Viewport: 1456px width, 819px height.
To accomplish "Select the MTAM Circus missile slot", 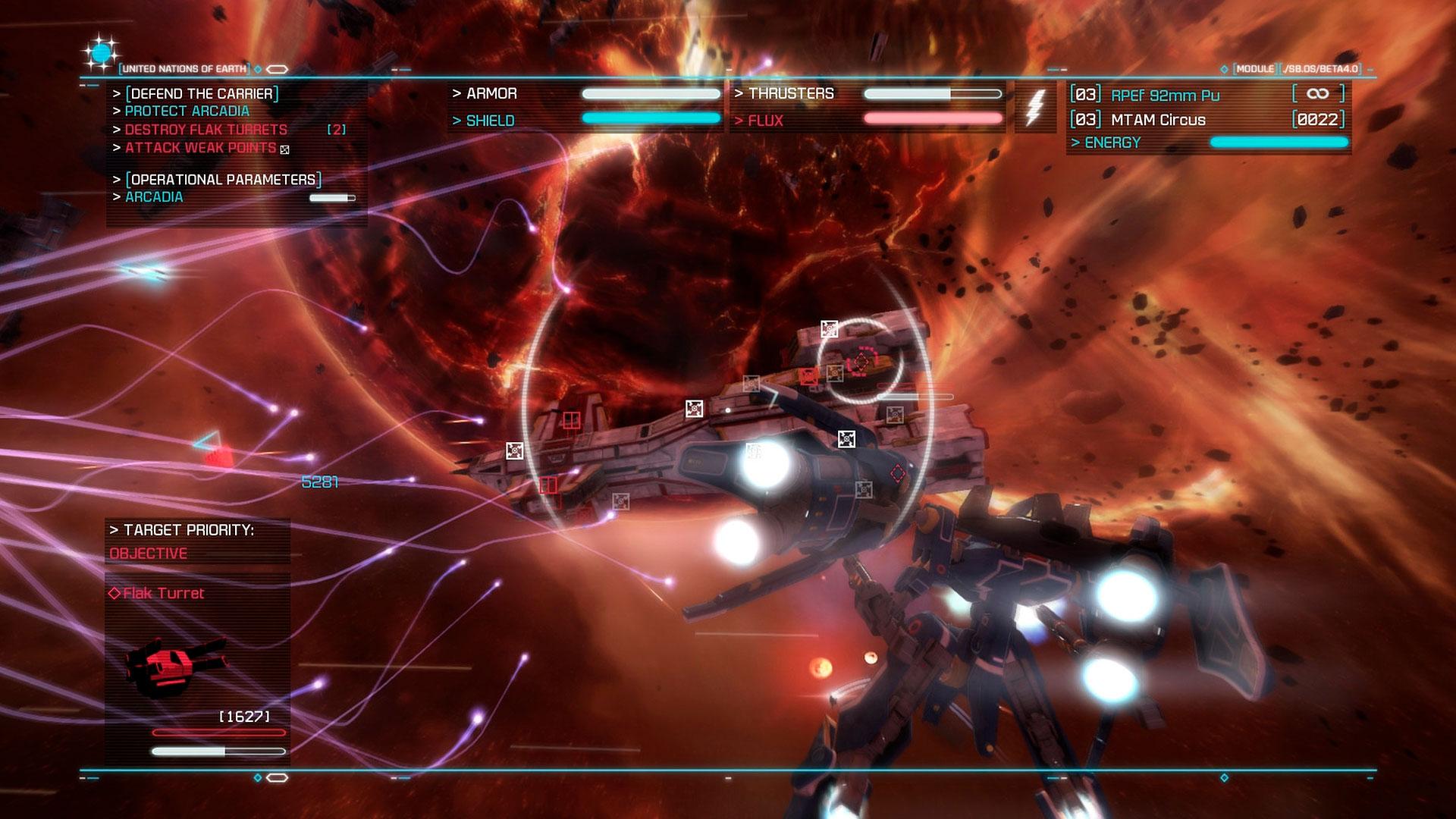I will tap(1158, 120).
